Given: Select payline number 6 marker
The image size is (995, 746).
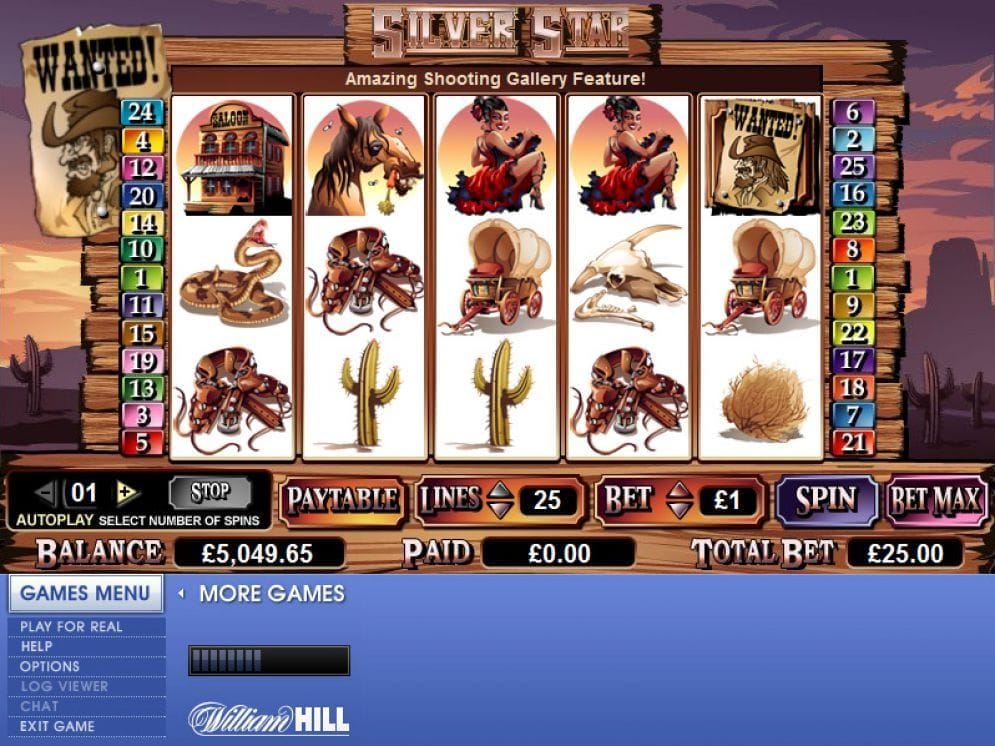Looking at the screenshot, I should (x=853, y=112).
